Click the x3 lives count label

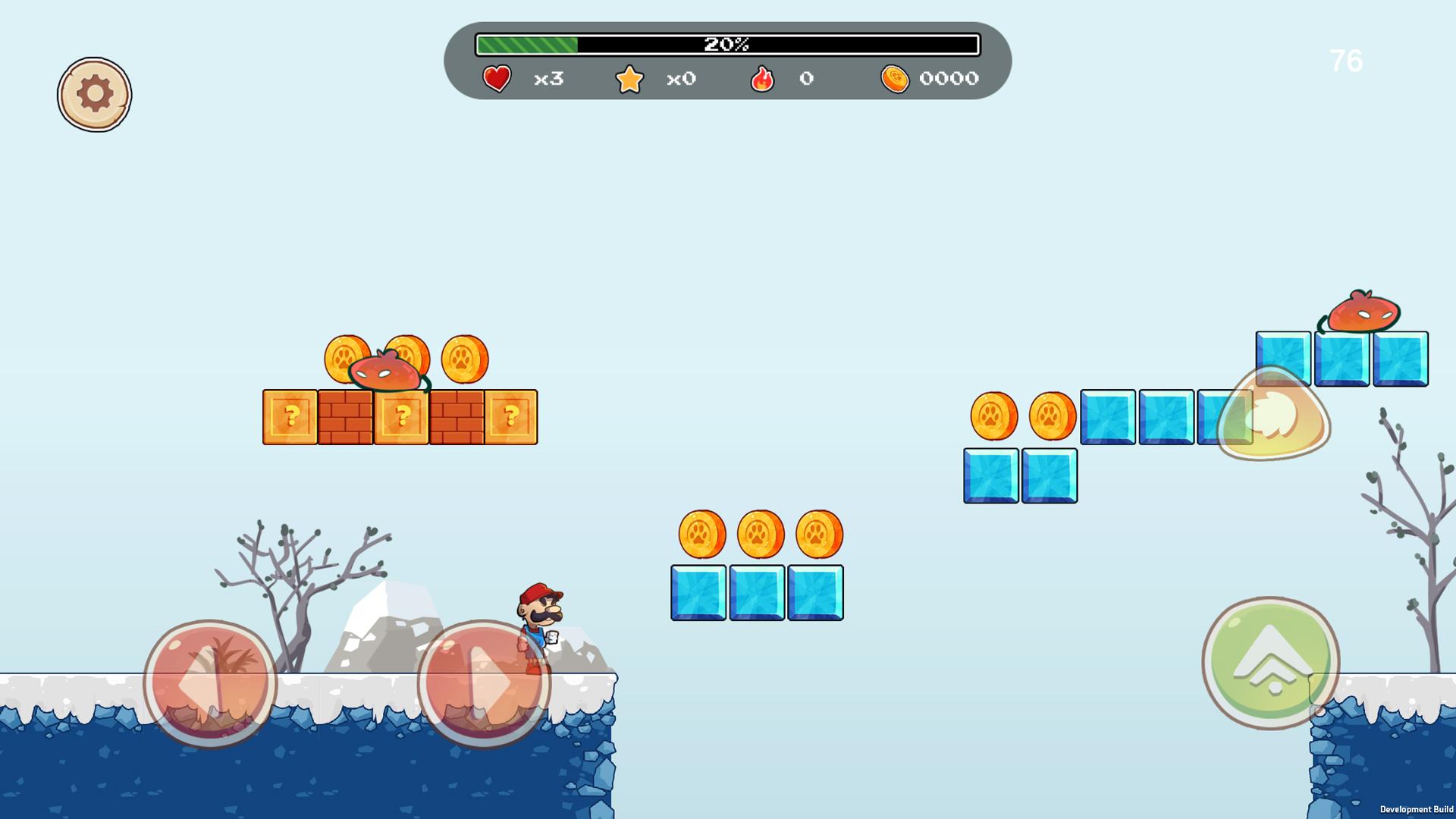(x=548, y=79)
